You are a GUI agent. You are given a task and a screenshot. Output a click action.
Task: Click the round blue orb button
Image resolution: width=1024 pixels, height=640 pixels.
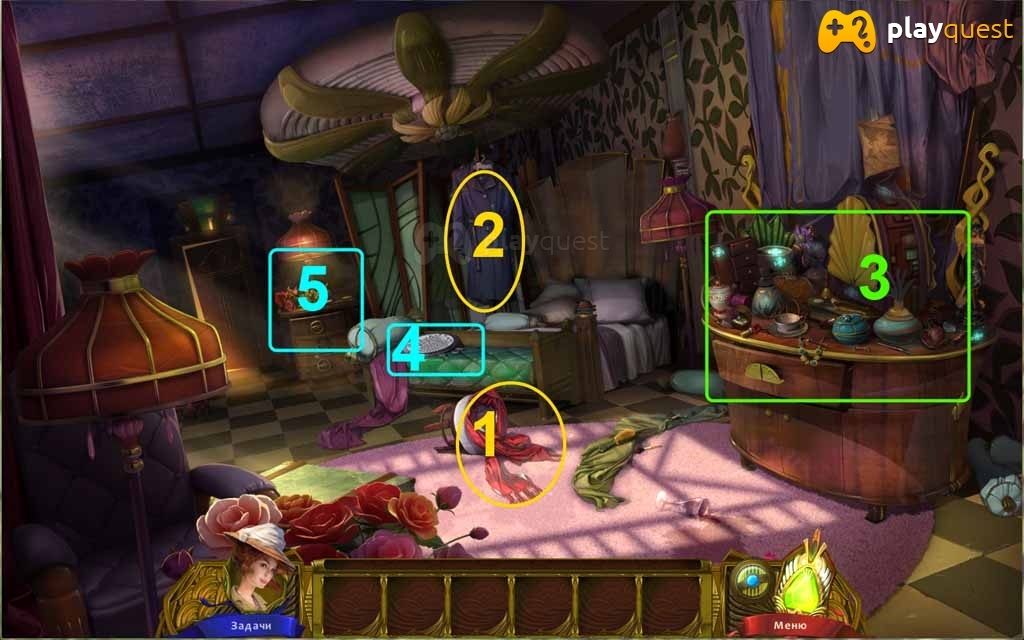[x=753, y=578]
